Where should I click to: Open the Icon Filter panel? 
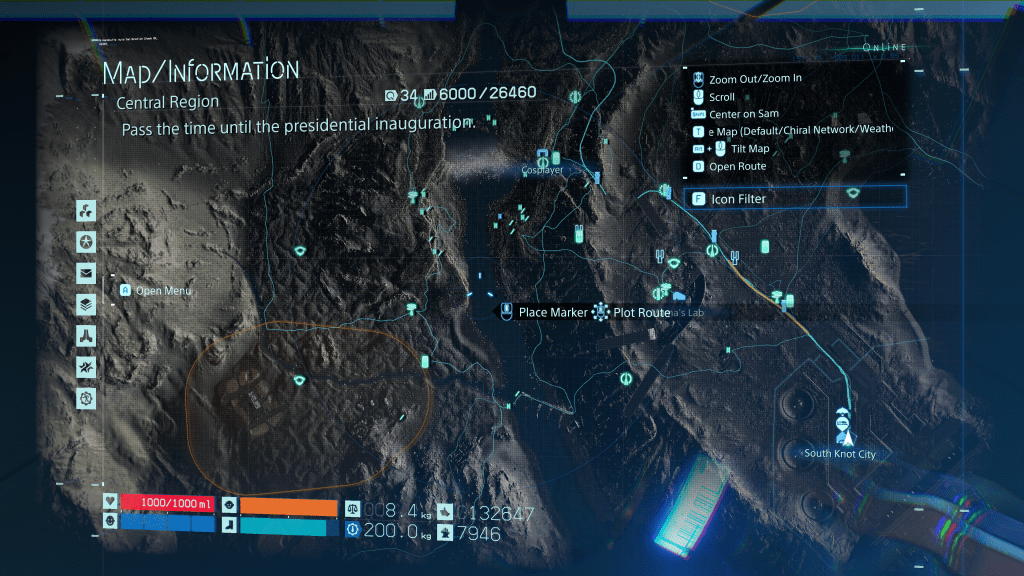coord(795,198)
